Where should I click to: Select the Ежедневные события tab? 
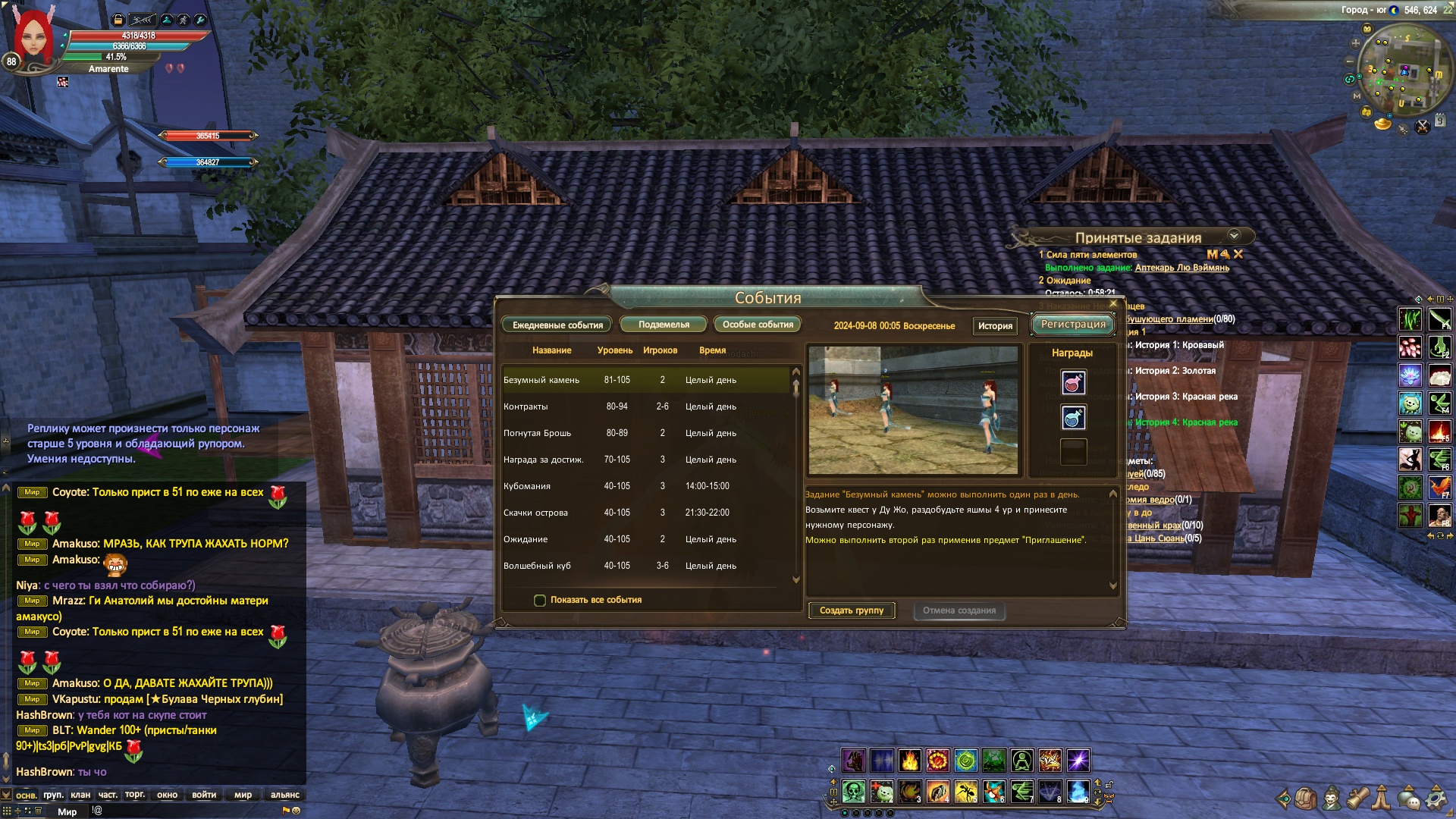click(x=557, y=325)
